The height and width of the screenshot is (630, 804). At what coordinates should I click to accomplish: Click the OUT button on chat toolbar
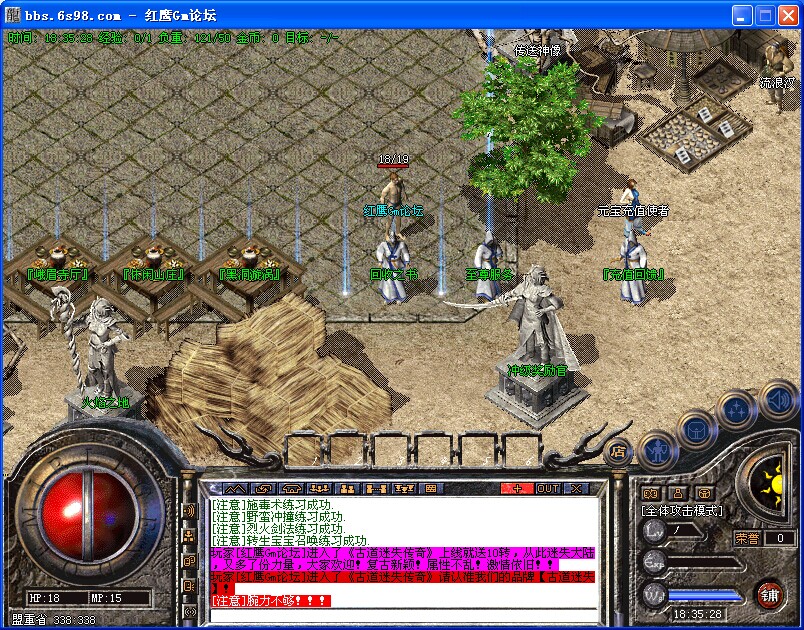[x=548, y=489]
